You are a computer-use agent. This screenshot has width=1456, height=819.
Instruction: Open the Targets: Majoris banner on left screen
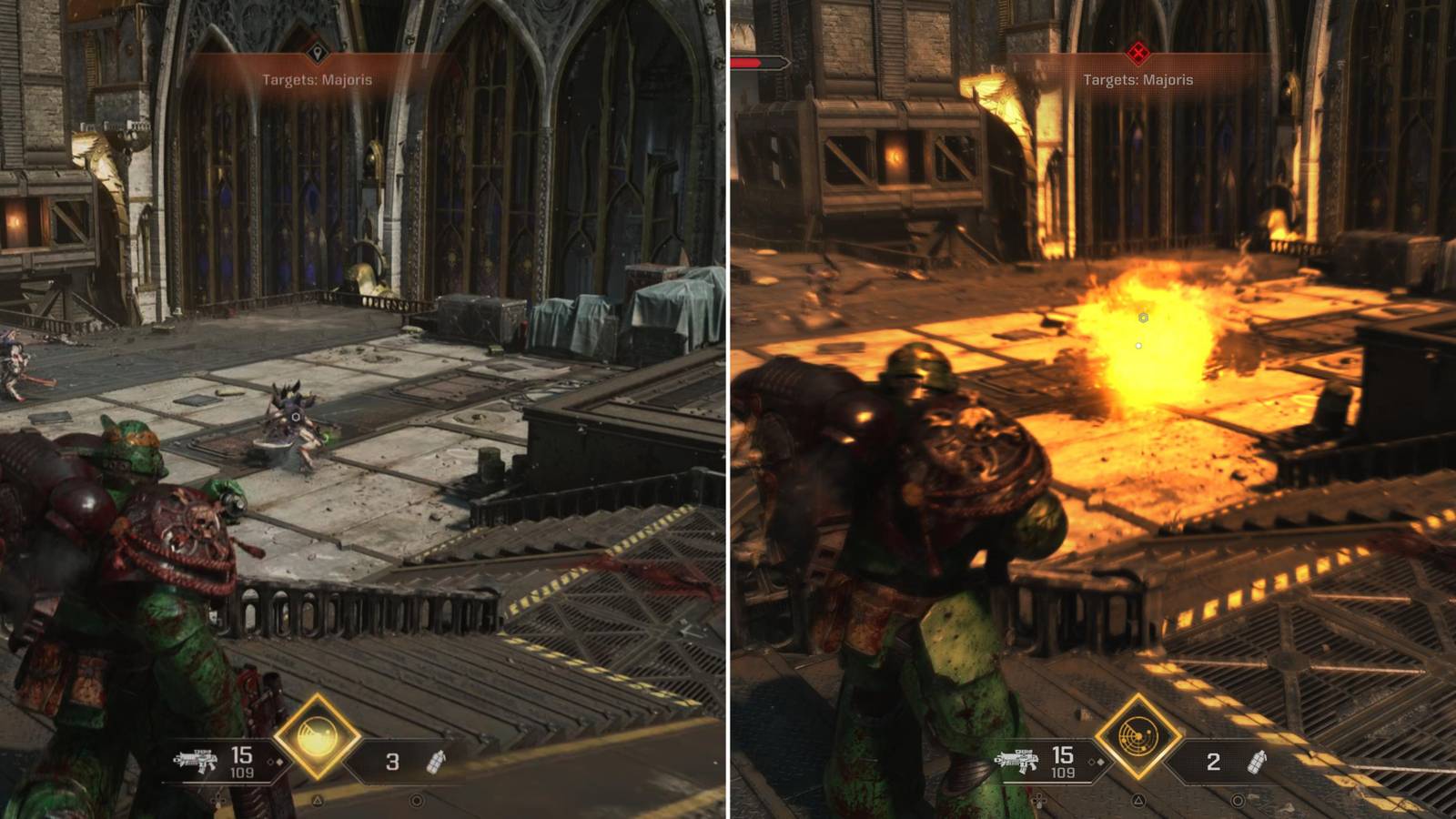(316, 80)
